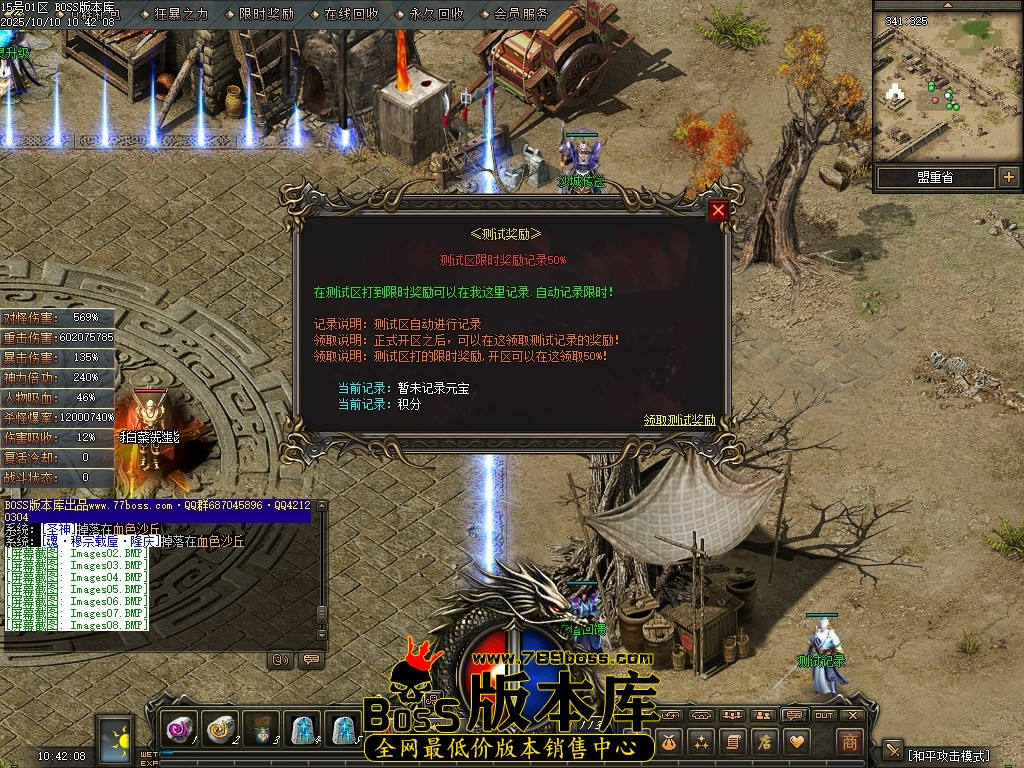Viewport: 1024px width, 768px height.
Task: Open the 店 store icon
Action: click(x=764, y=741)
